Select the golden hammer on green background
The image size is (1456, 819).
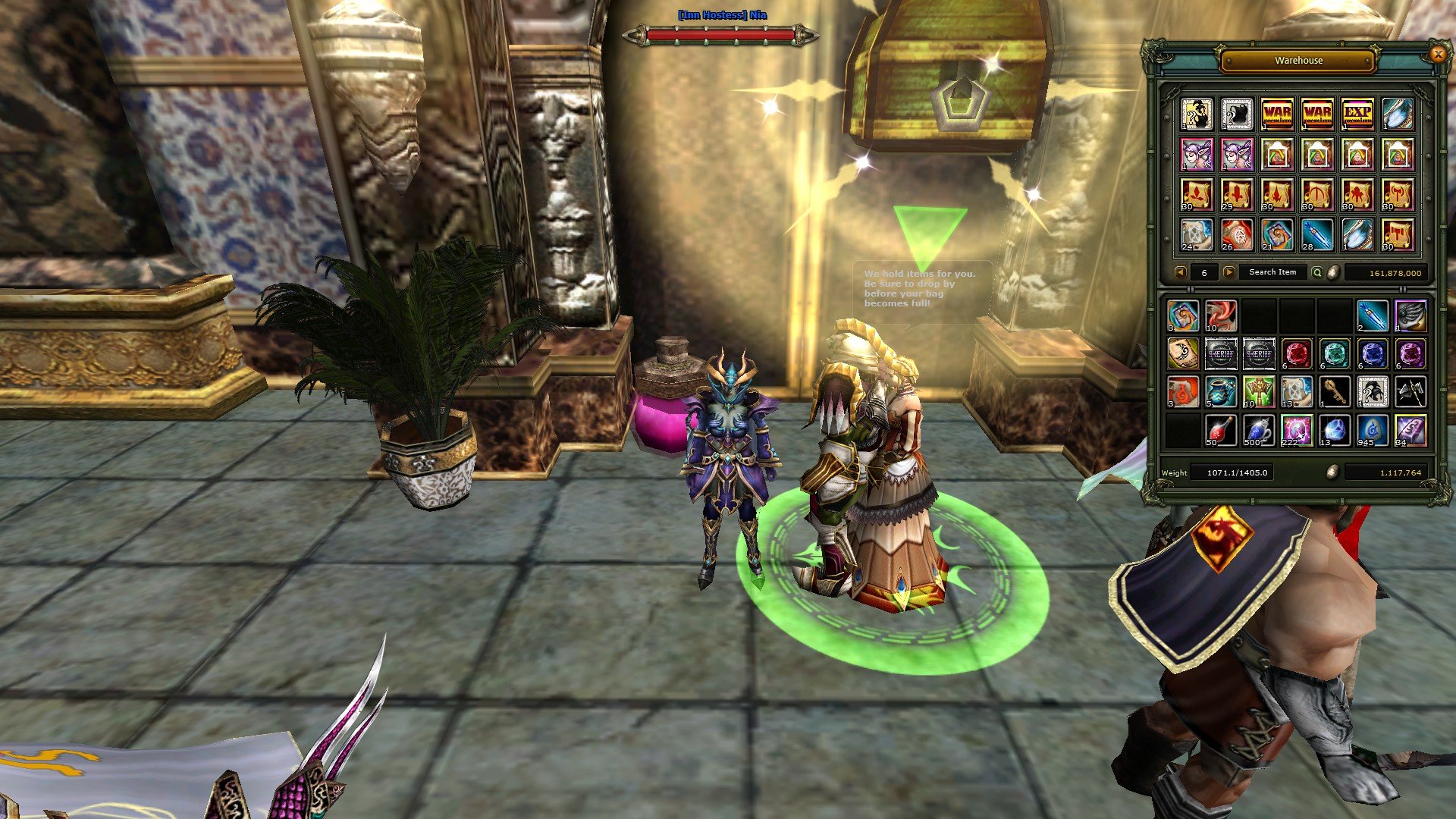pyautogui.click(x=1259, y=391)
